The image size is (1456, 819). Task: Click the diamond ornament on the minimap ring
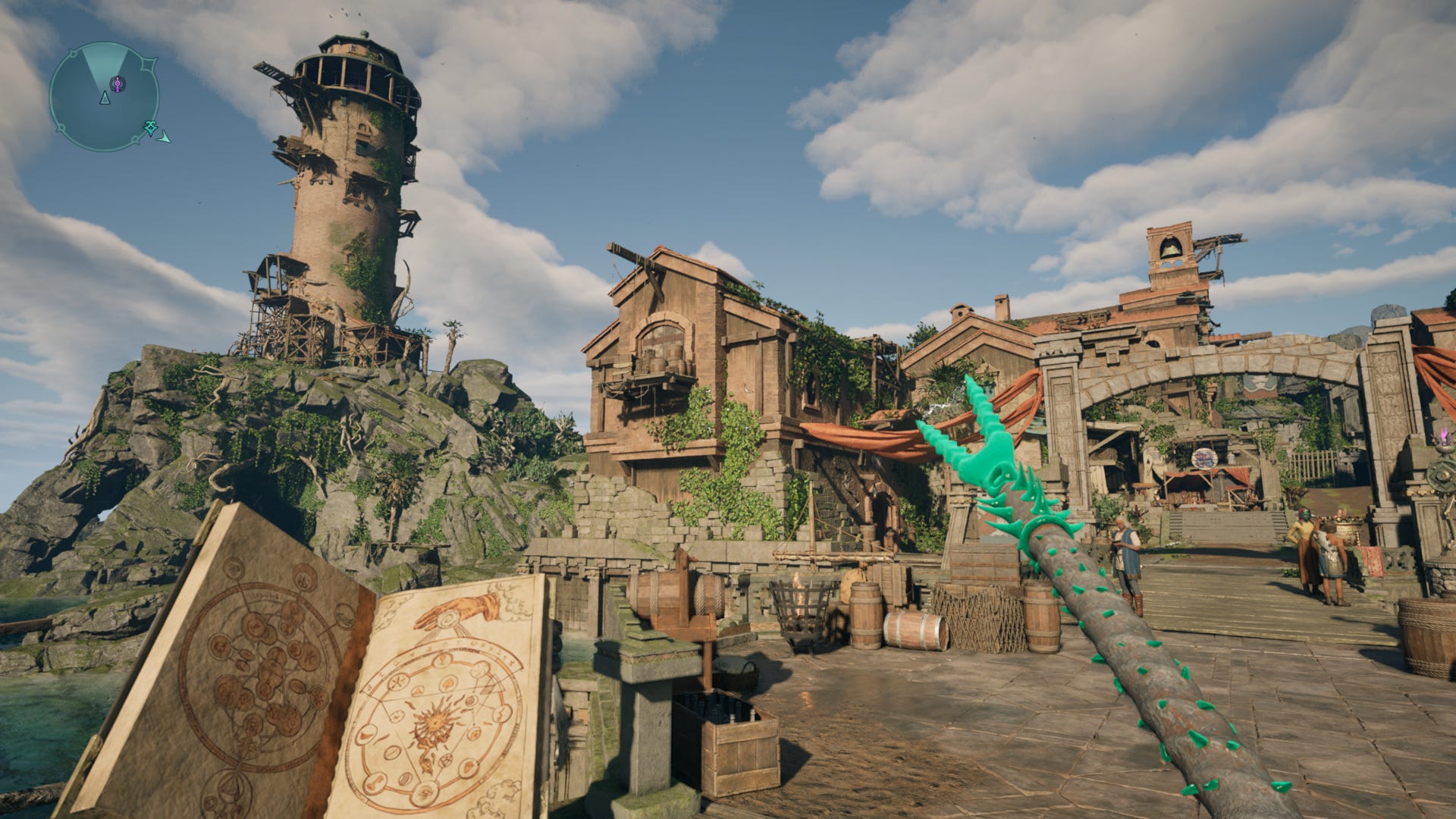click(149, 64)
